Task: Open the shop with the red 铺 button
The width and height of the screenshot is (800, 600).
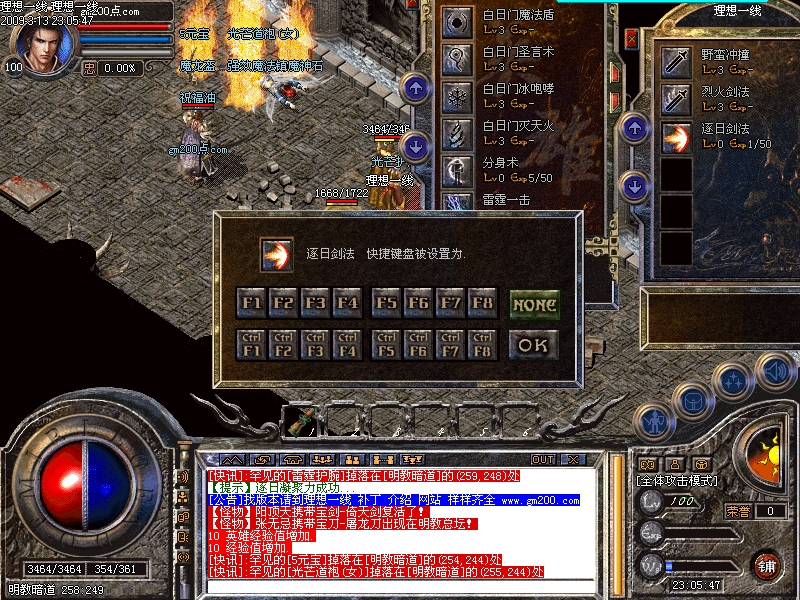Action: pyautogui.click(x=766, y=565)
